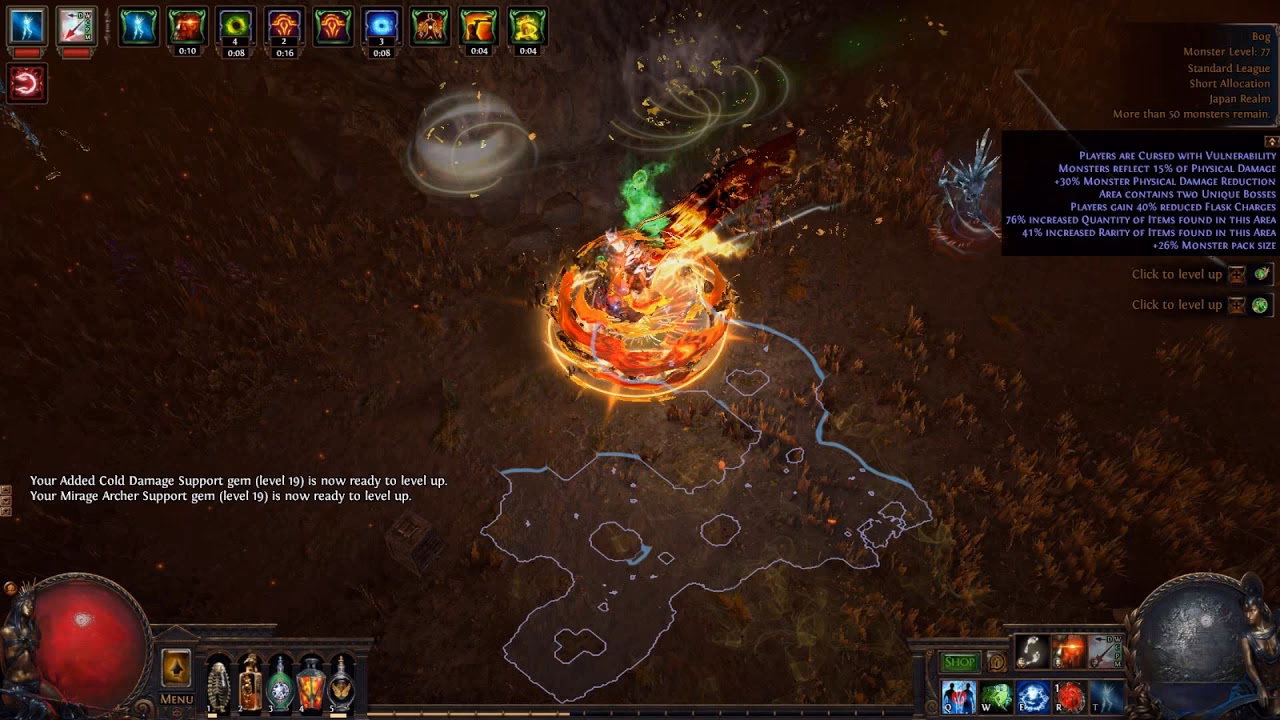The height and width of the screenshot is (720, 1280).
Task: Use the green diamond flask in slot 3
Action: coord(281,684)
